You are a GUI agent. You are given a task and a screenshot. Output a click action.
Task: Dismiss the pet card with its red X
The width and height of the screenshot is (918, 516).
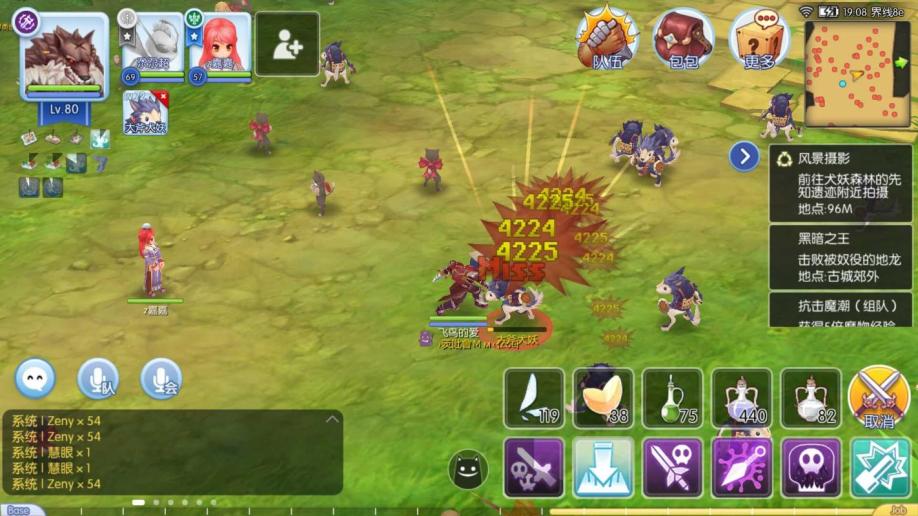163,97
